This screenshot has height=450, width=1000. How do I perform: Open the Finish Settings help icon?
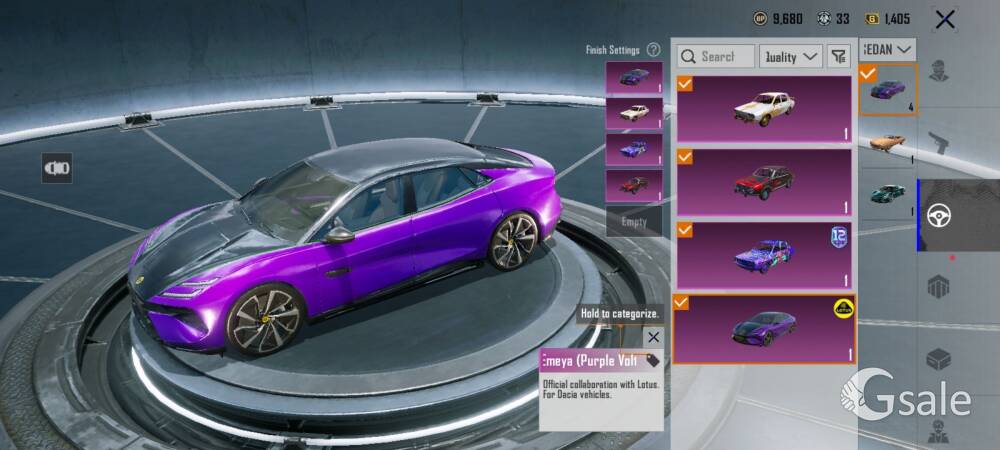pyautogui.click(x=653, y=49)
